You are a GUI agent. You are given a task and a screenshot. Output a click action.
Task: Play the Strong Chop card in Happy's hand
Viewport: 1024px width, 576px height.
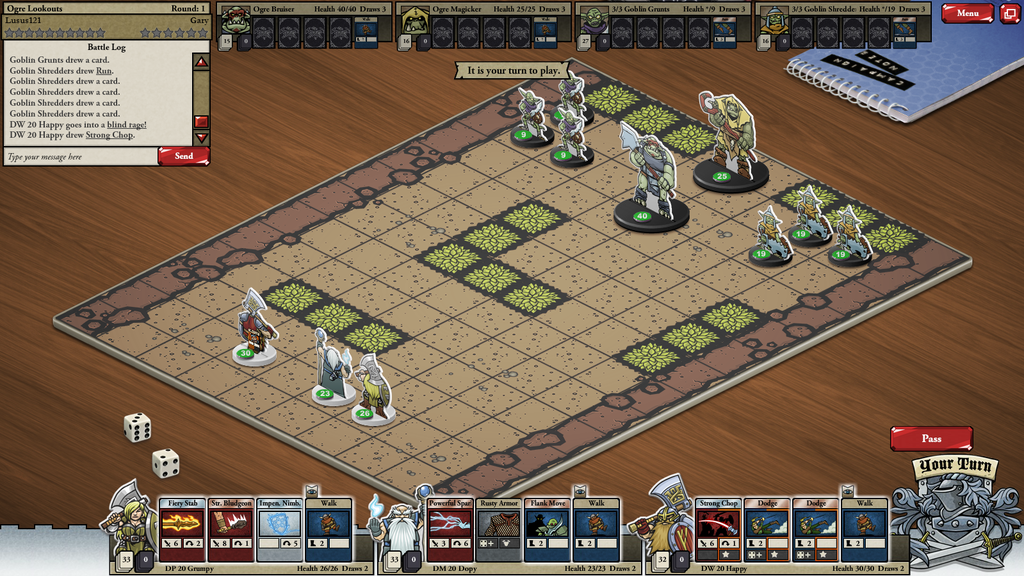click(718, 529)
